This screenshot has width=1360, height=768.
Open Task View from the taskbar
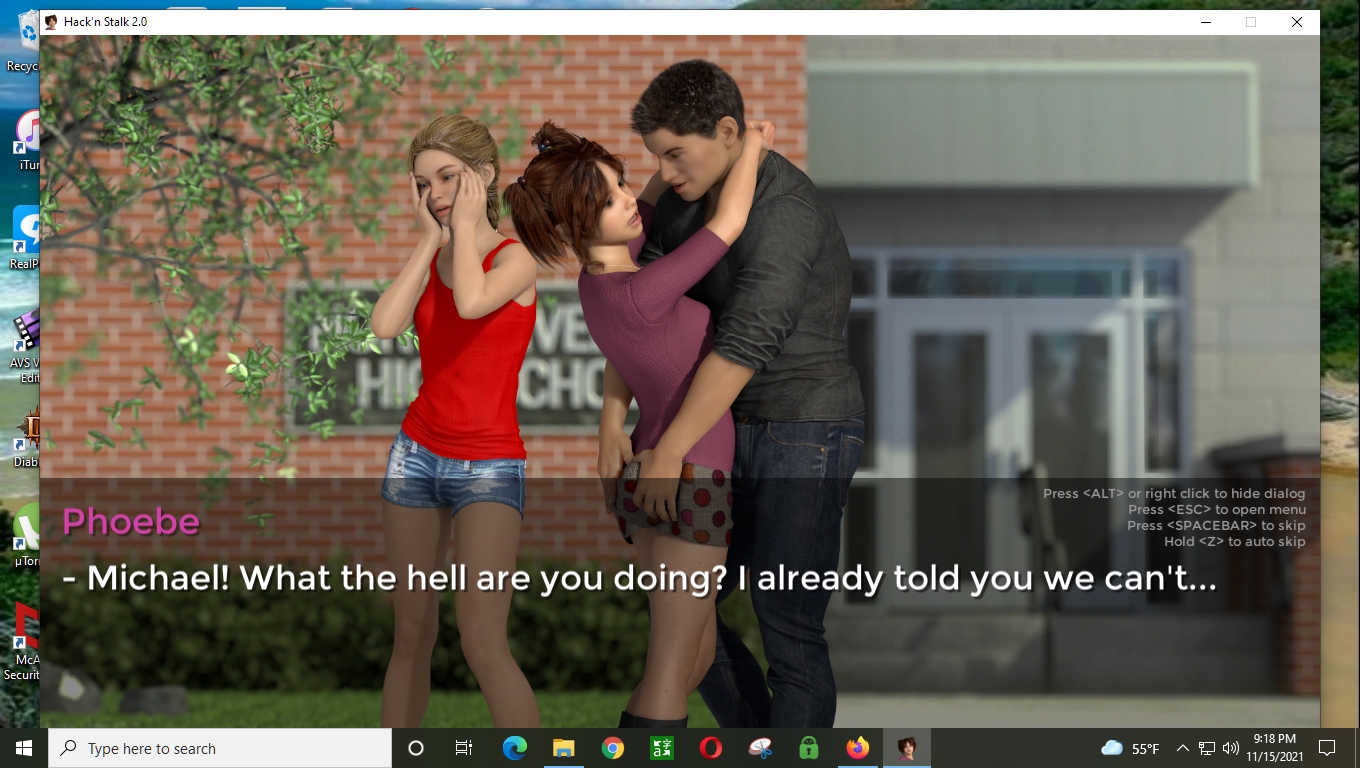click(463, 748)
